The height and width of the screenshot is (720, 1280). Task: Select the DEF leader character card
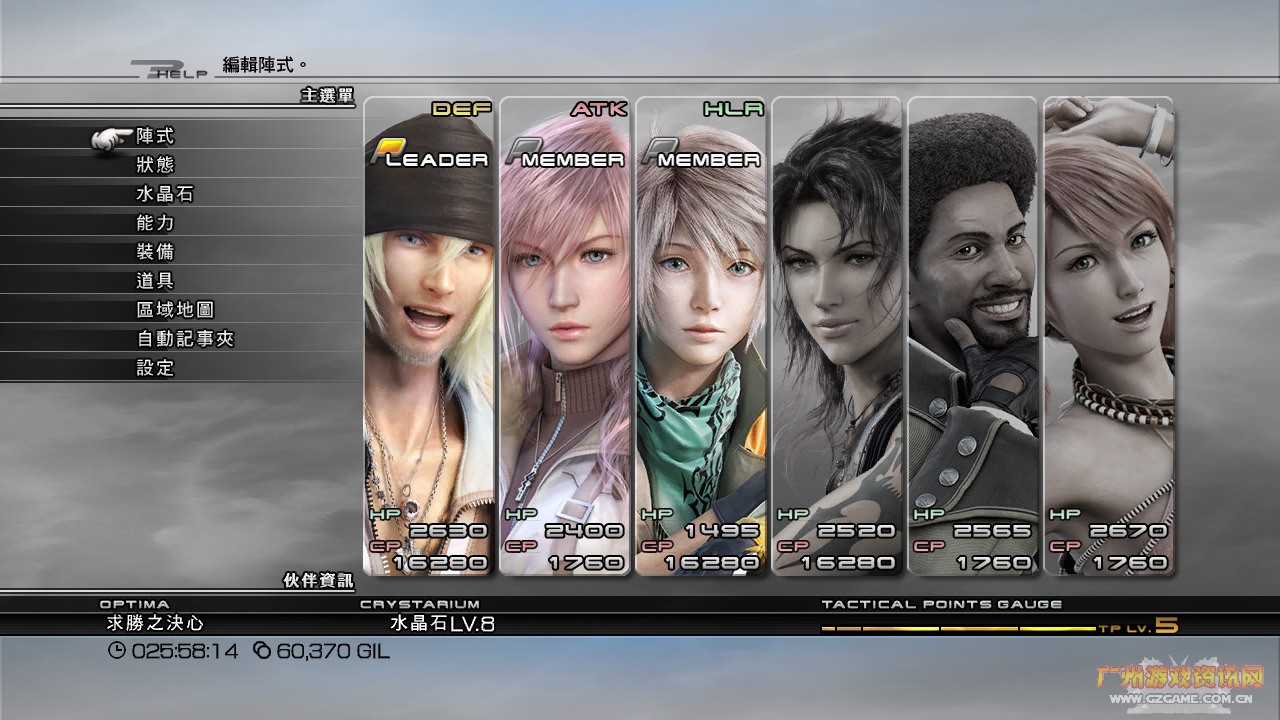[429, 336]
